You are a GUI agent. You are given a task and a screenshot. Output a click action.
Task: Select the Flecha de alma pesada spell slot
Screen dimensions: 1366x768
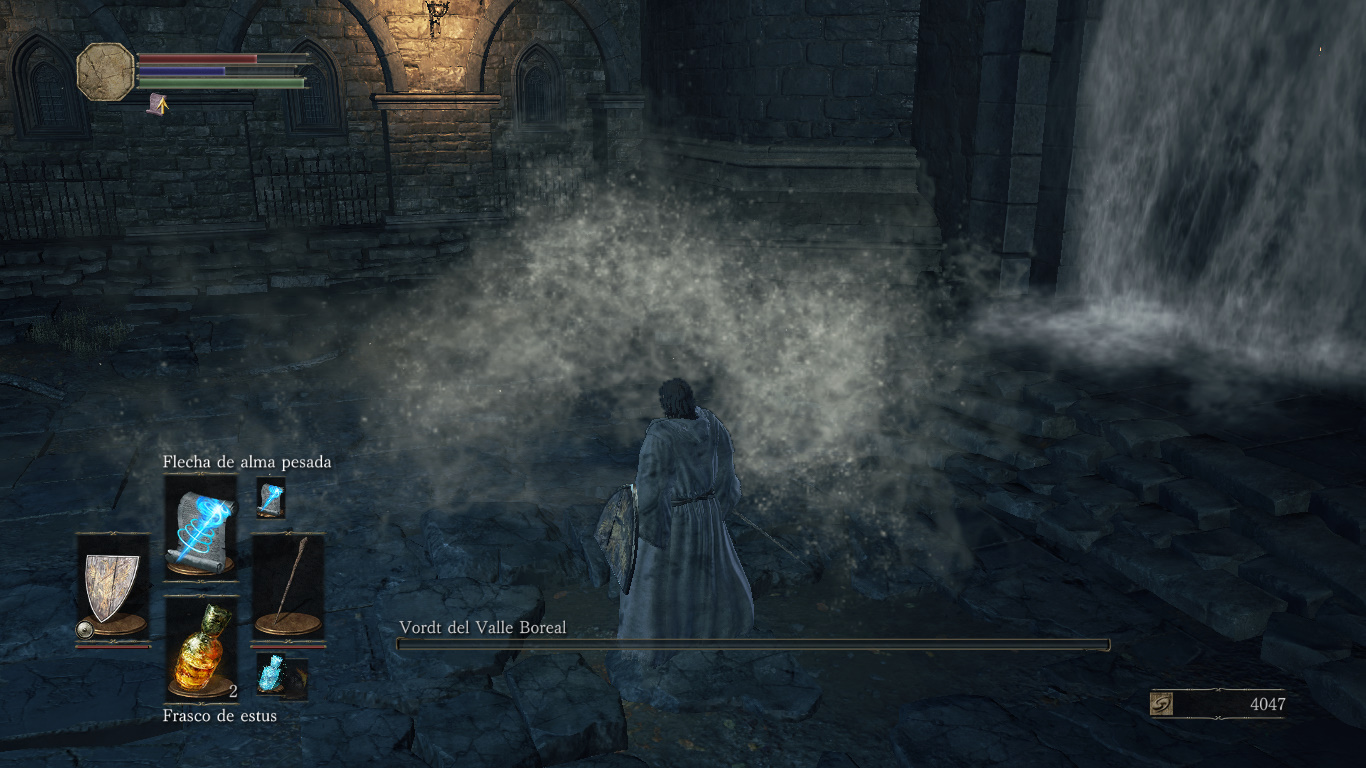point(200,525)
